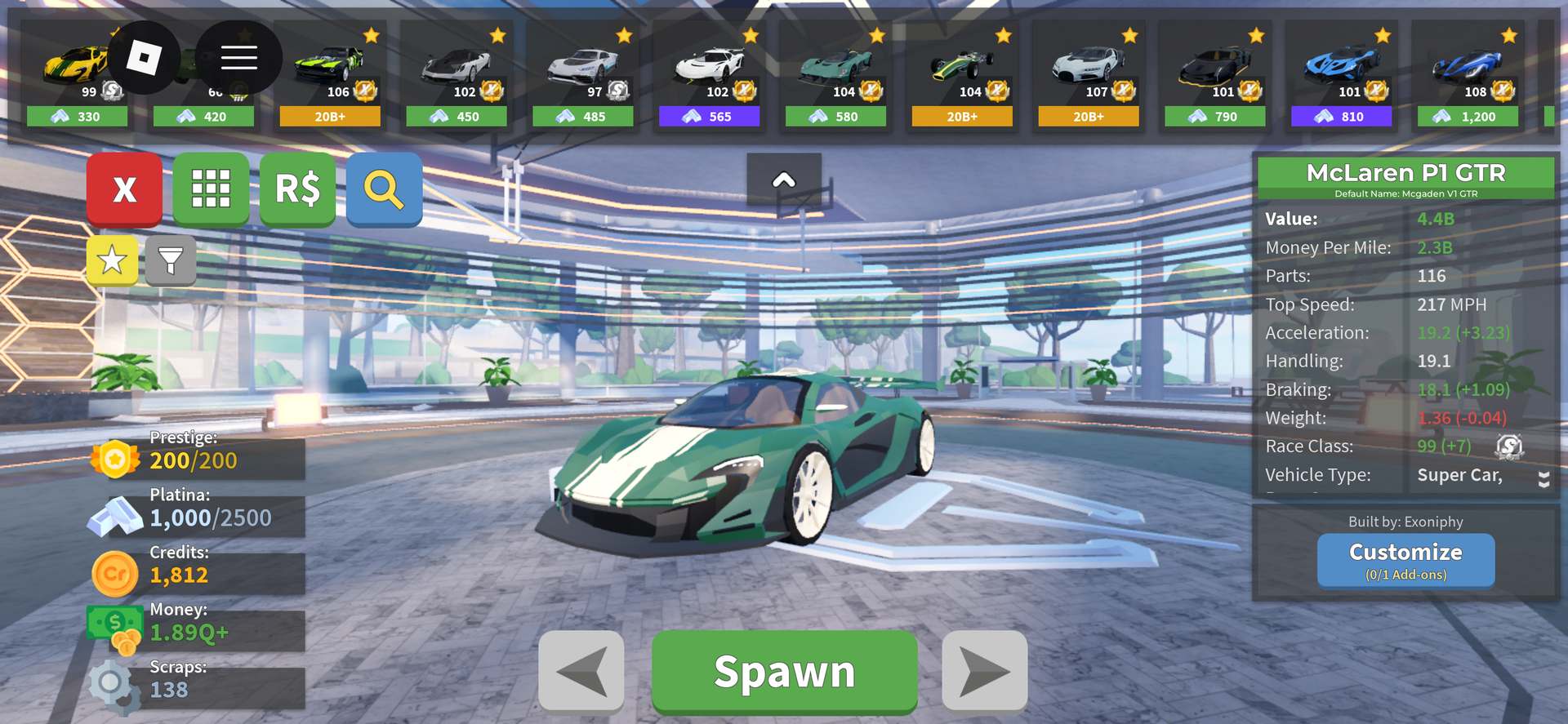Open the green grid view button
This screenshot has width=1568, height=724.
click(211, 189)
